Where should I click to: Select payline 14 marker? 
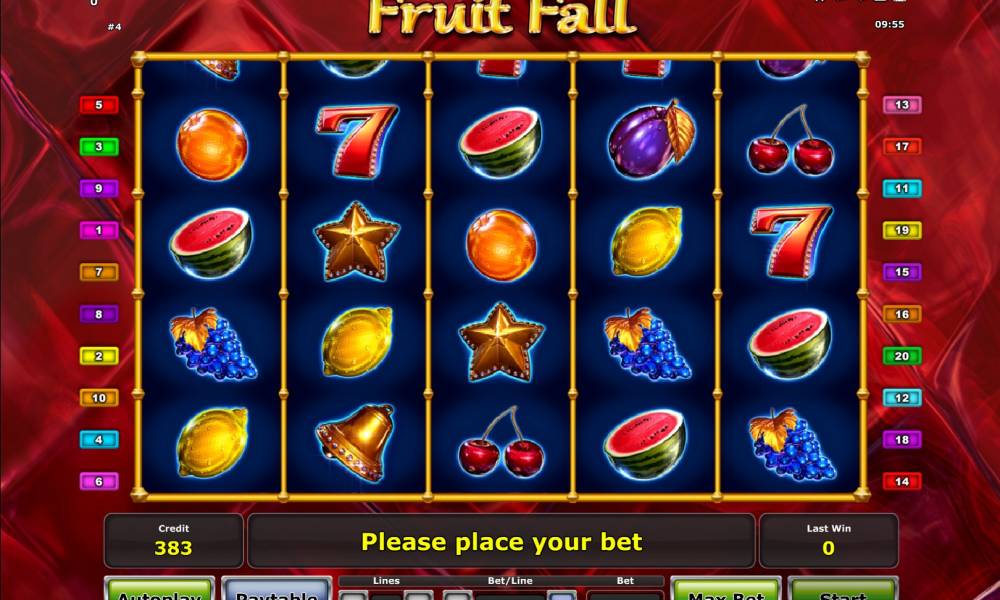901,481
